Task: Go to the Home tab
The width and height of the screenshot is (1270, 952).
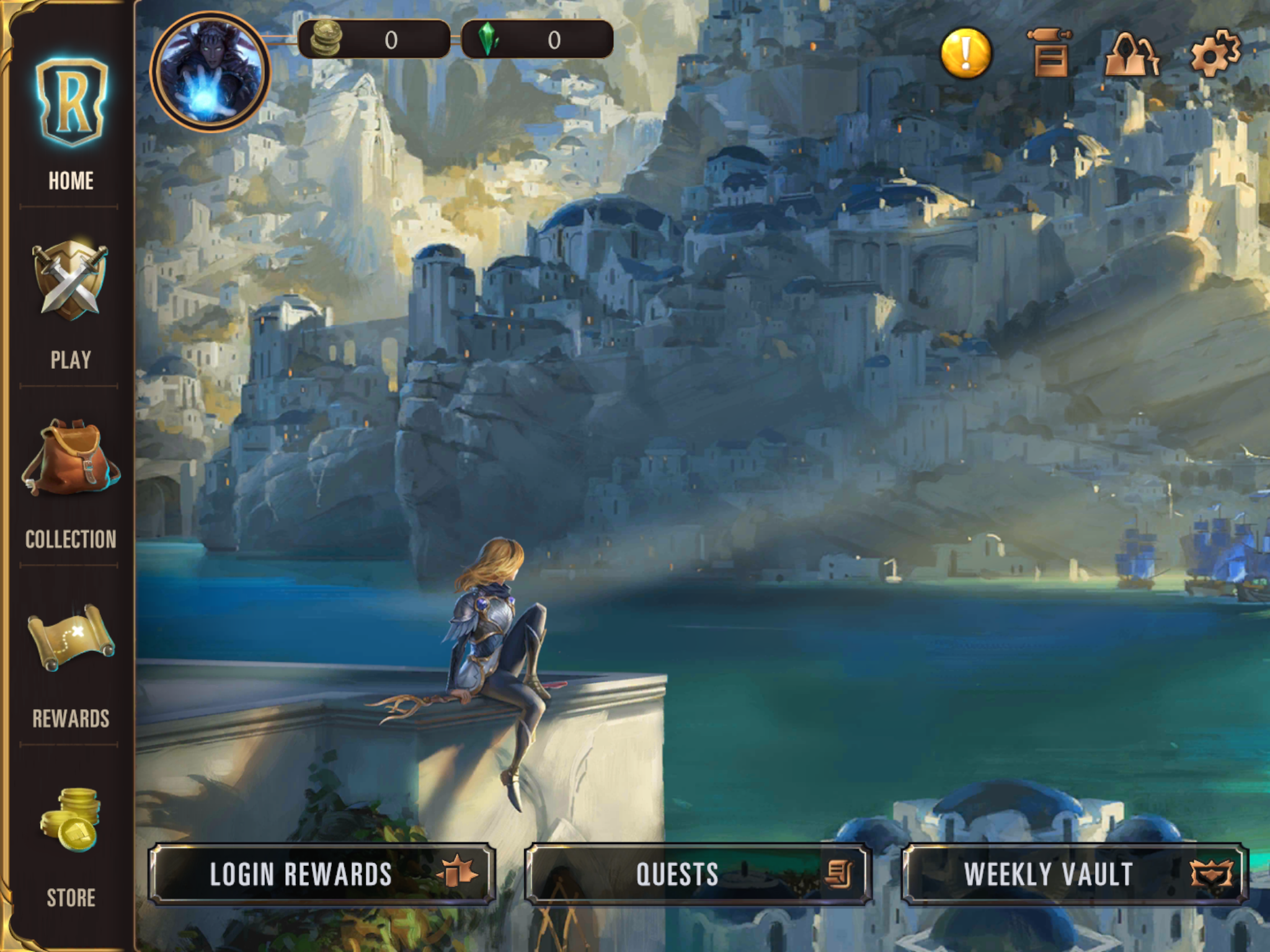Action: click(71, 124)
